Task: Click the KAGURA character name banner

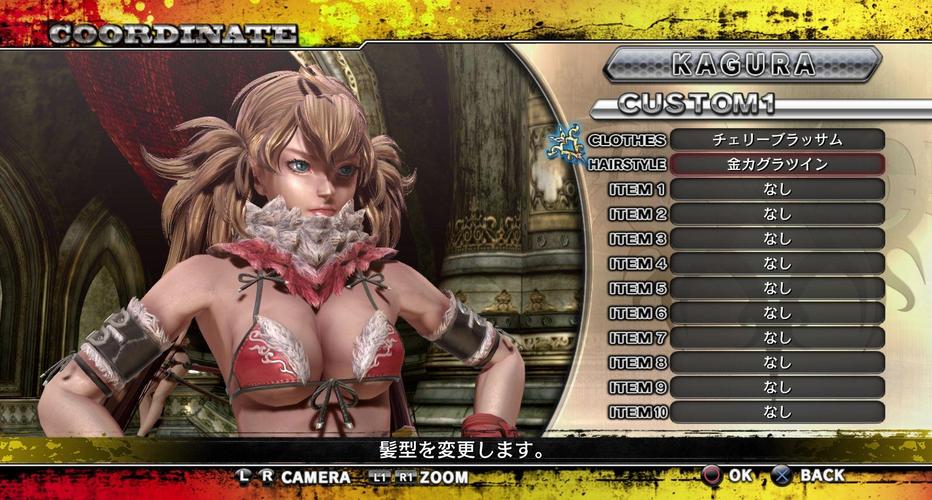Action: coord(742,64)
